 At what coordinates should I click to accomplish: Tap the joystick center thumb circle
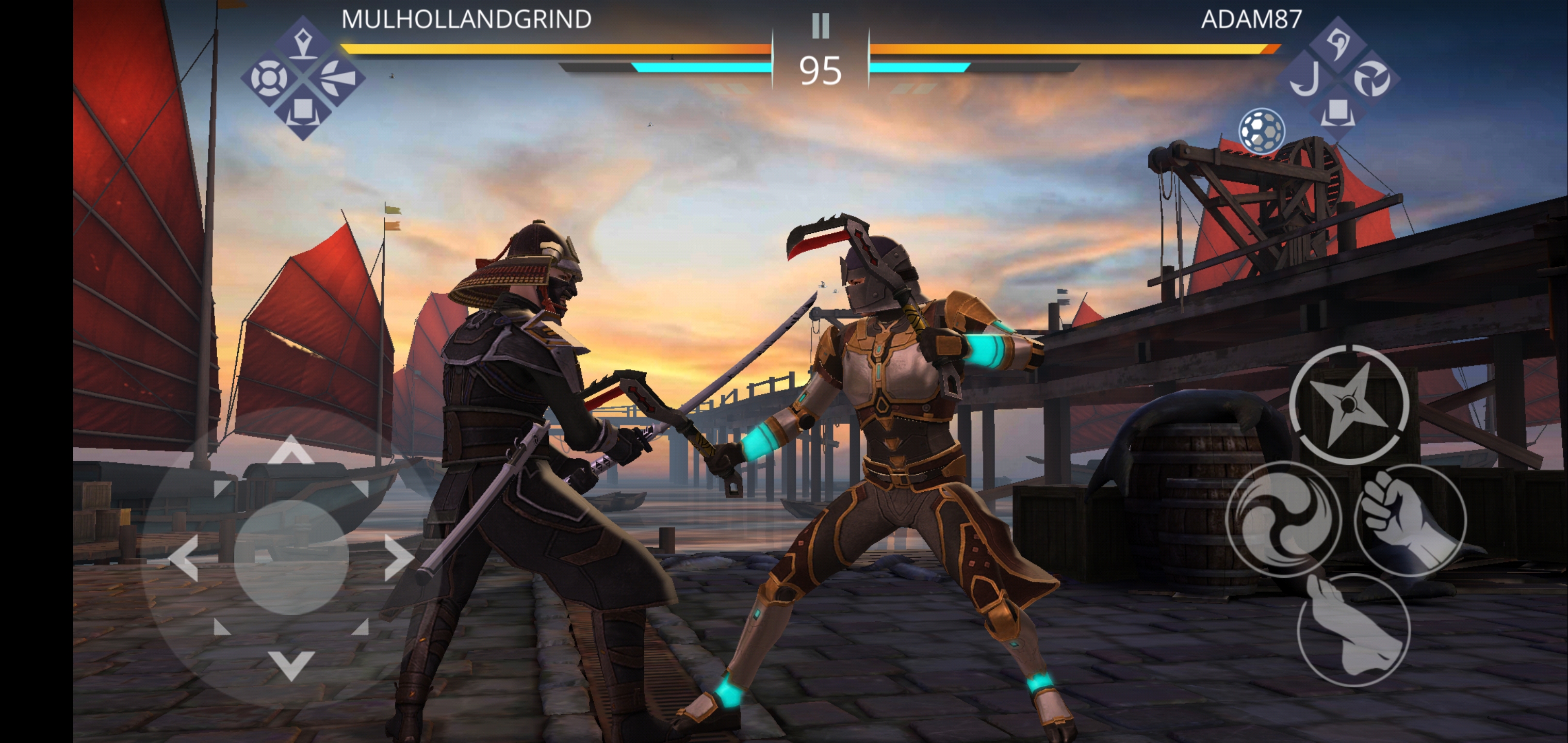point(291,557)
